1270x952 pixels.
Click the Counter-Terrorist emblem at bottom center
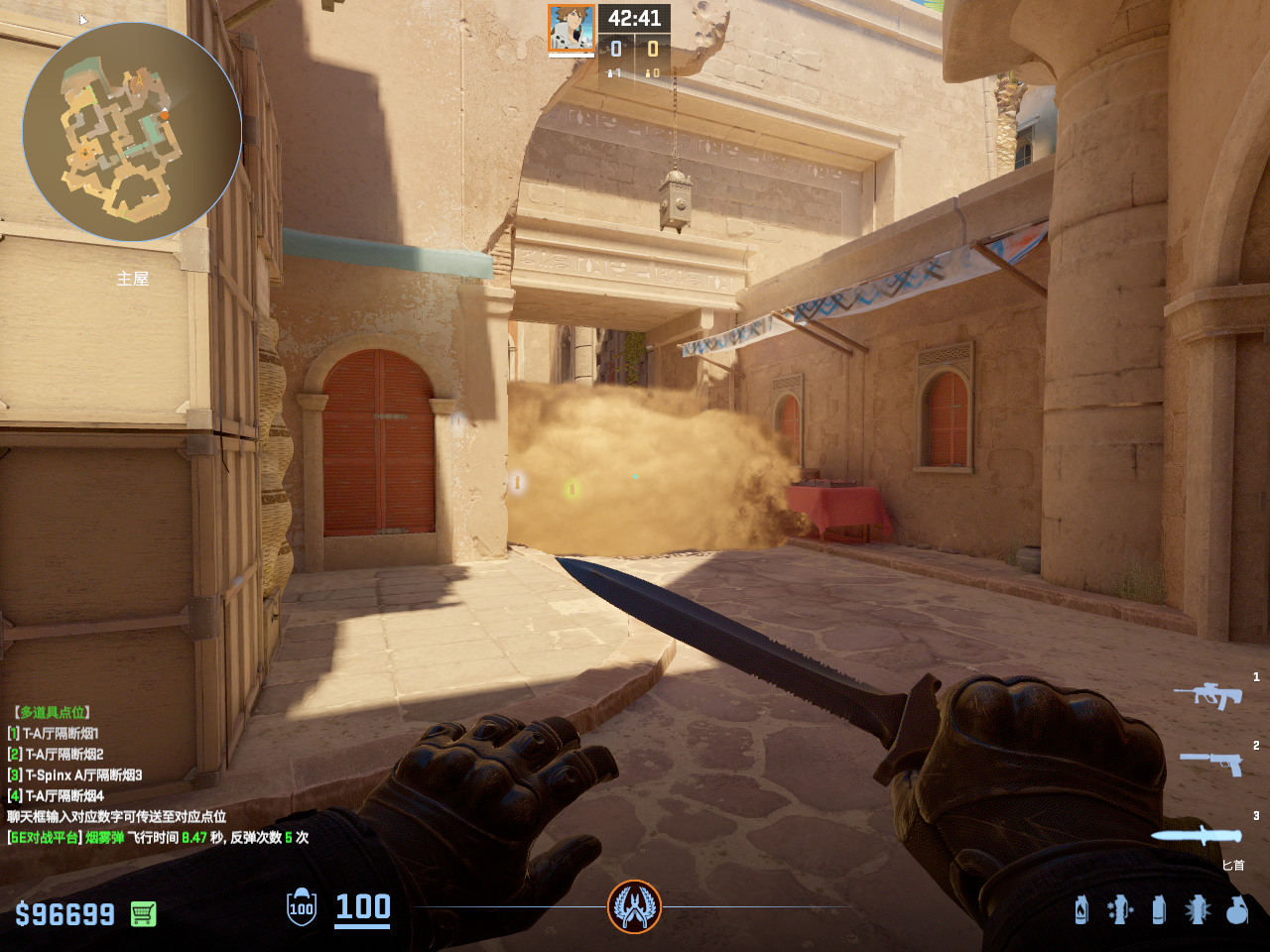pyautogui.click(x=634, y=906)
